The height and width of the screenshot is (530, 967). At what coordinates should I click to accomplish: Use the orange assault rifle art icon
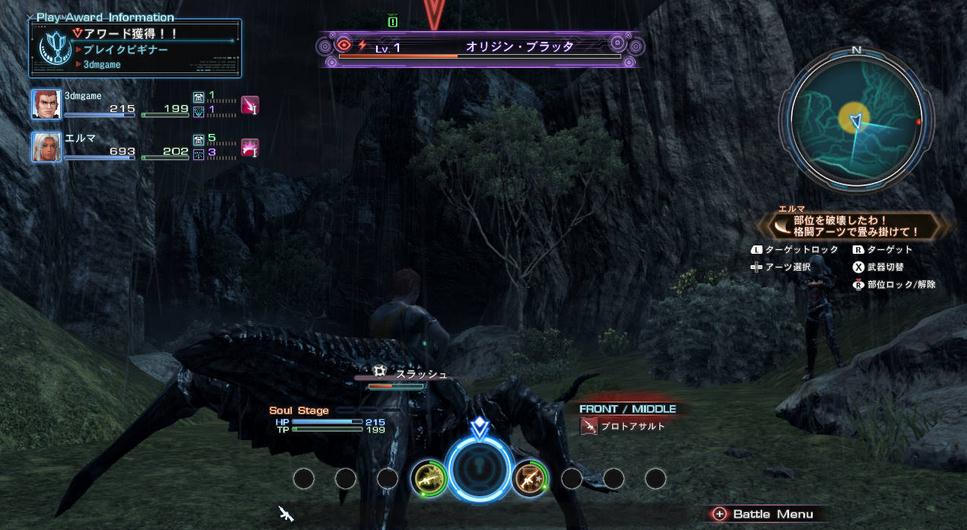click(x=529, y=479)
